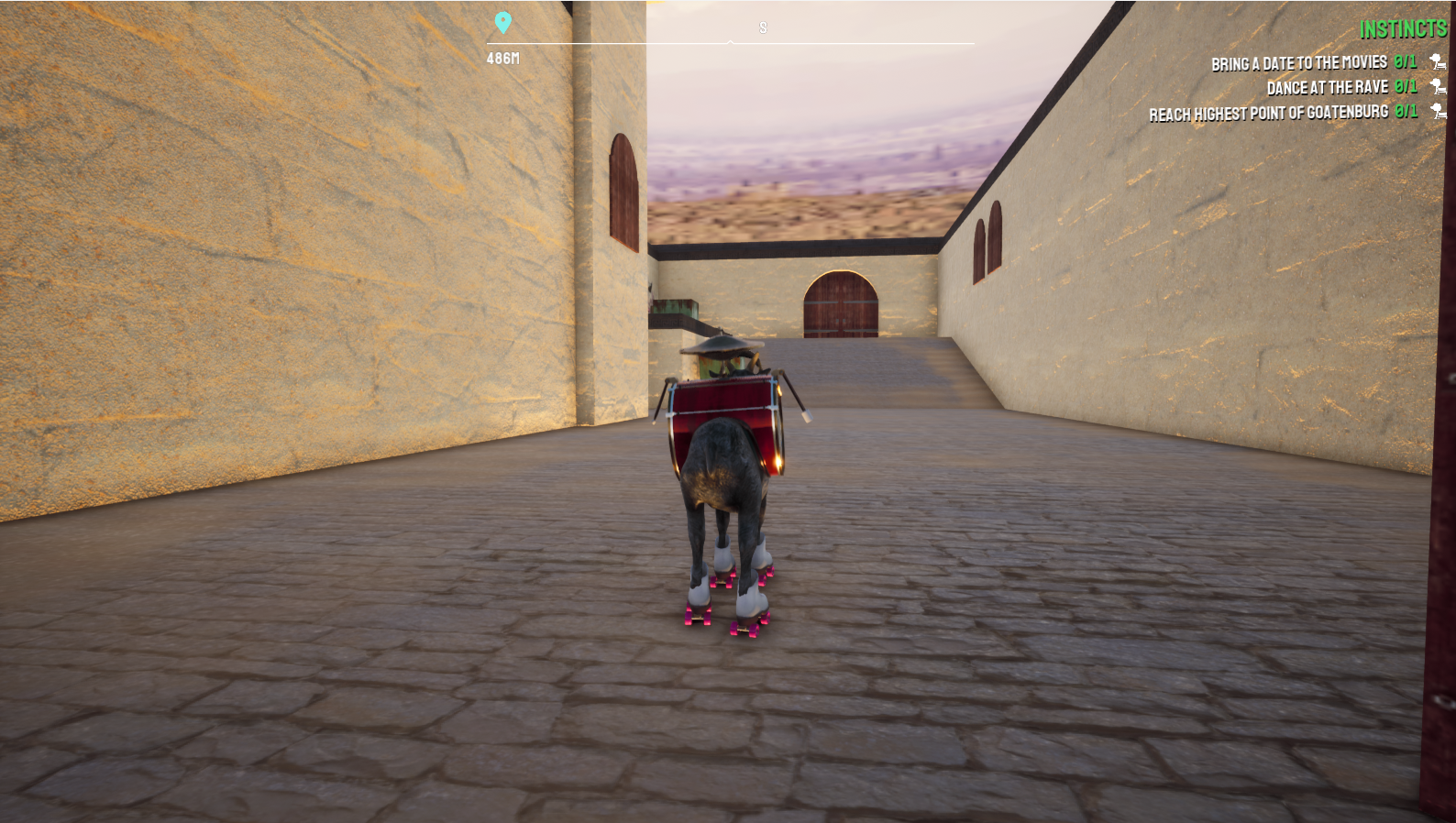Click the goat icon next to Dance at the Rave
Image resolution: width=1456 pixels, height=823 pixels.
tap(1436, 88)
